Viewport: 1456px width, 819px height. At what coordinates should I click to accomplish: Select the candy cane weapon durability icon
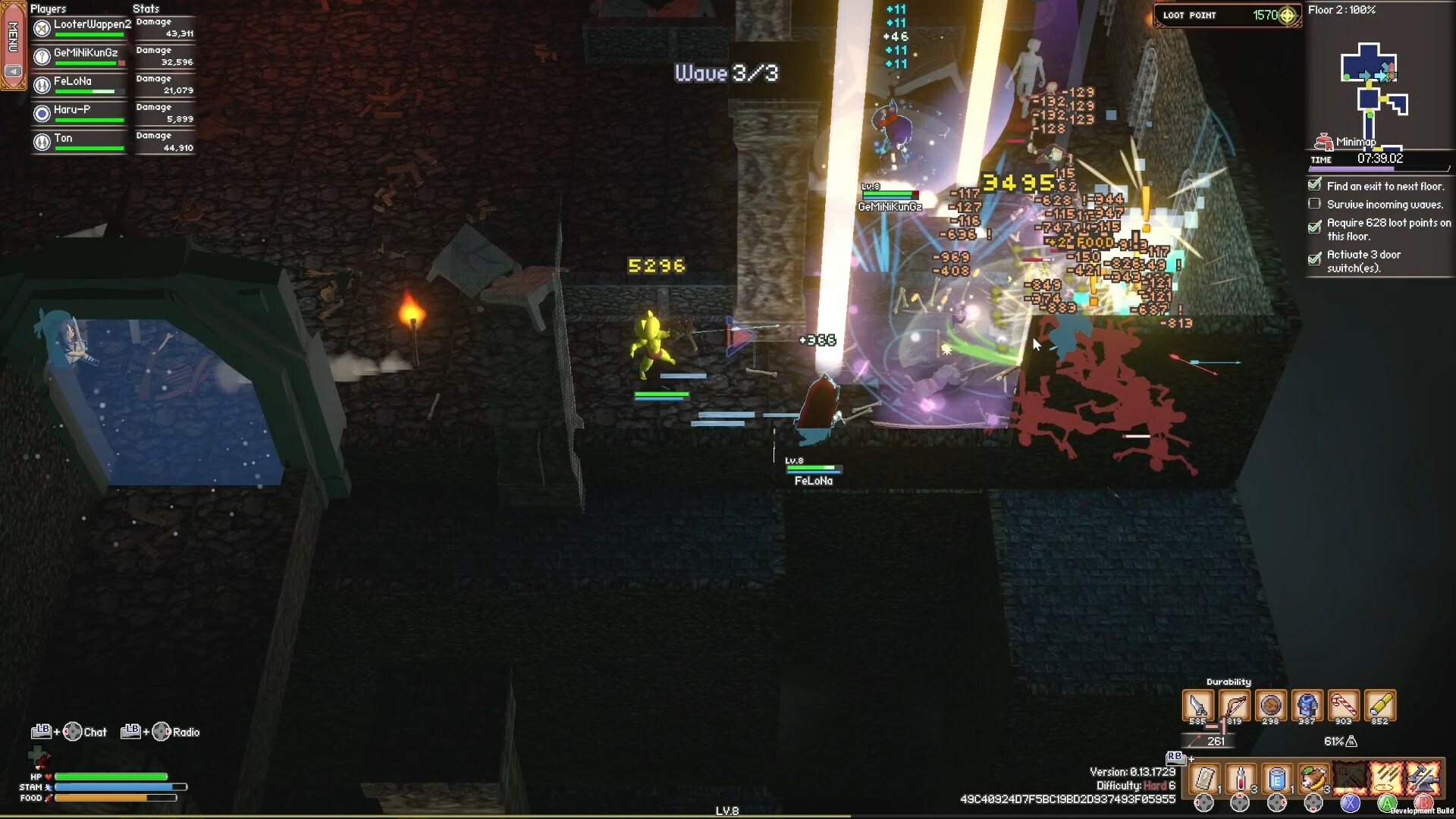(x=1344, y=704)
